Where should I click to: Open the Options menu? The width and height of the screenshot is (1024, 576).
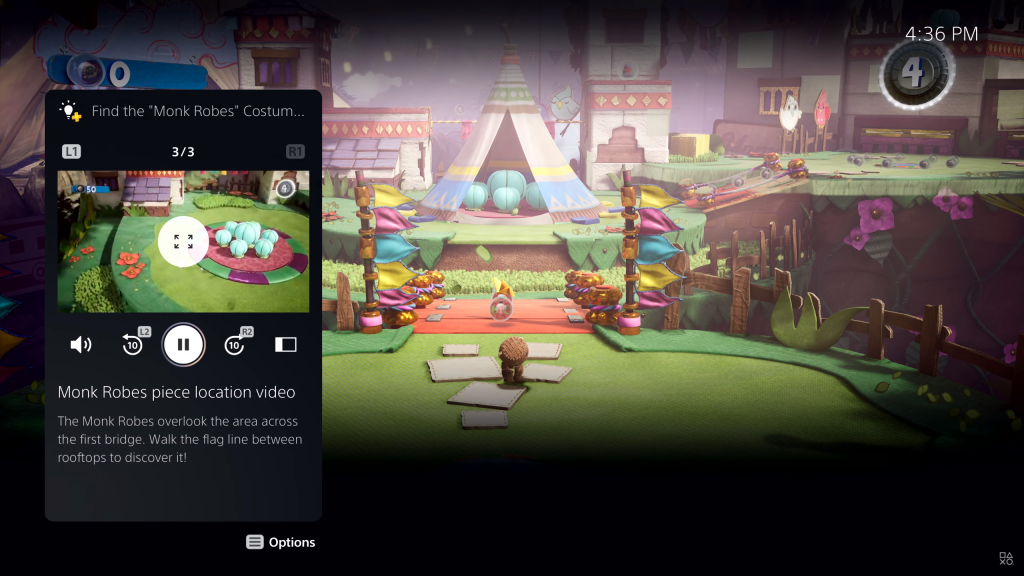coord(281,542)
